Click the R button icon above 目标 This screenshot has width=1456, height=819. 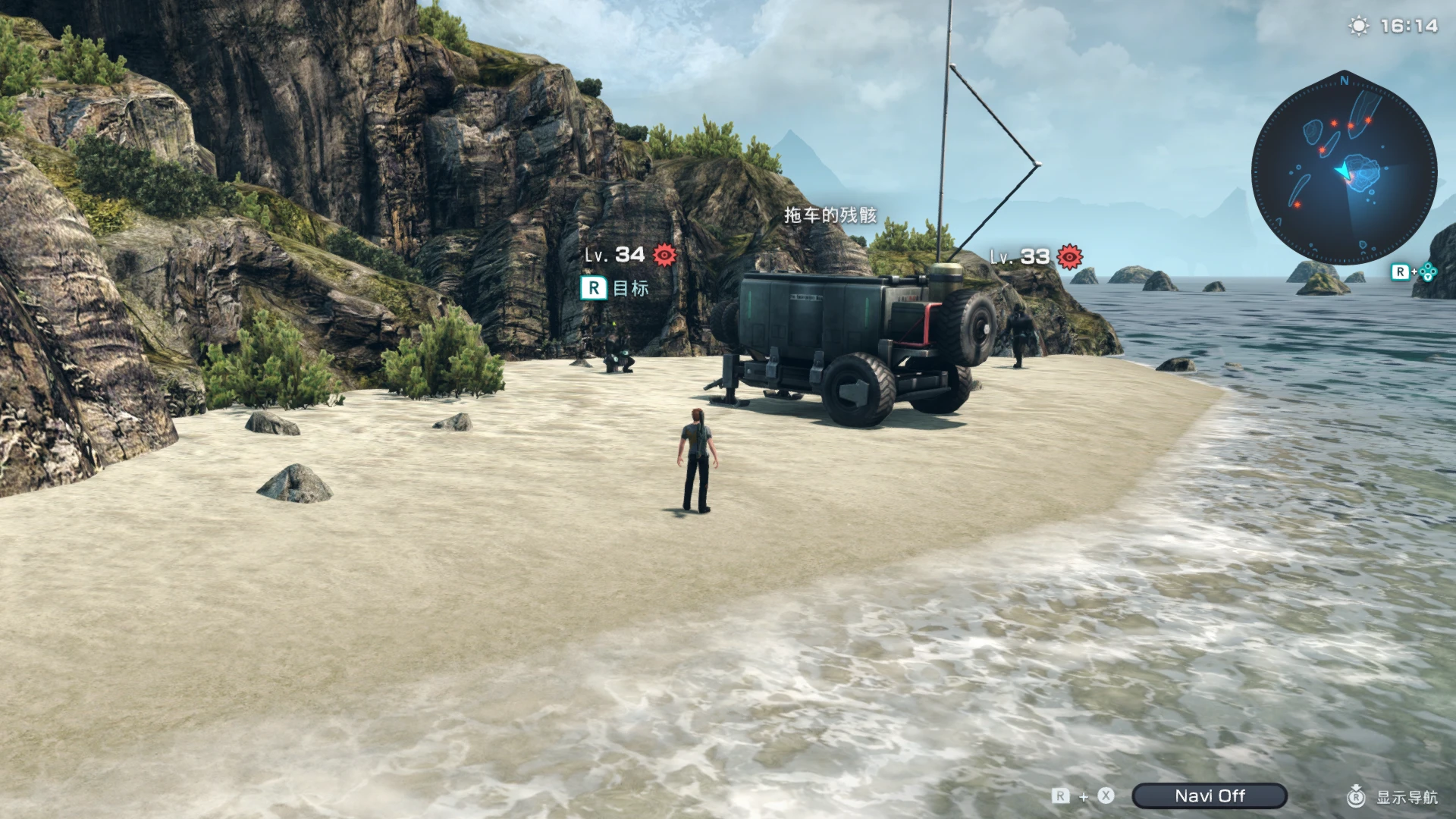click(x=592, y=288)
